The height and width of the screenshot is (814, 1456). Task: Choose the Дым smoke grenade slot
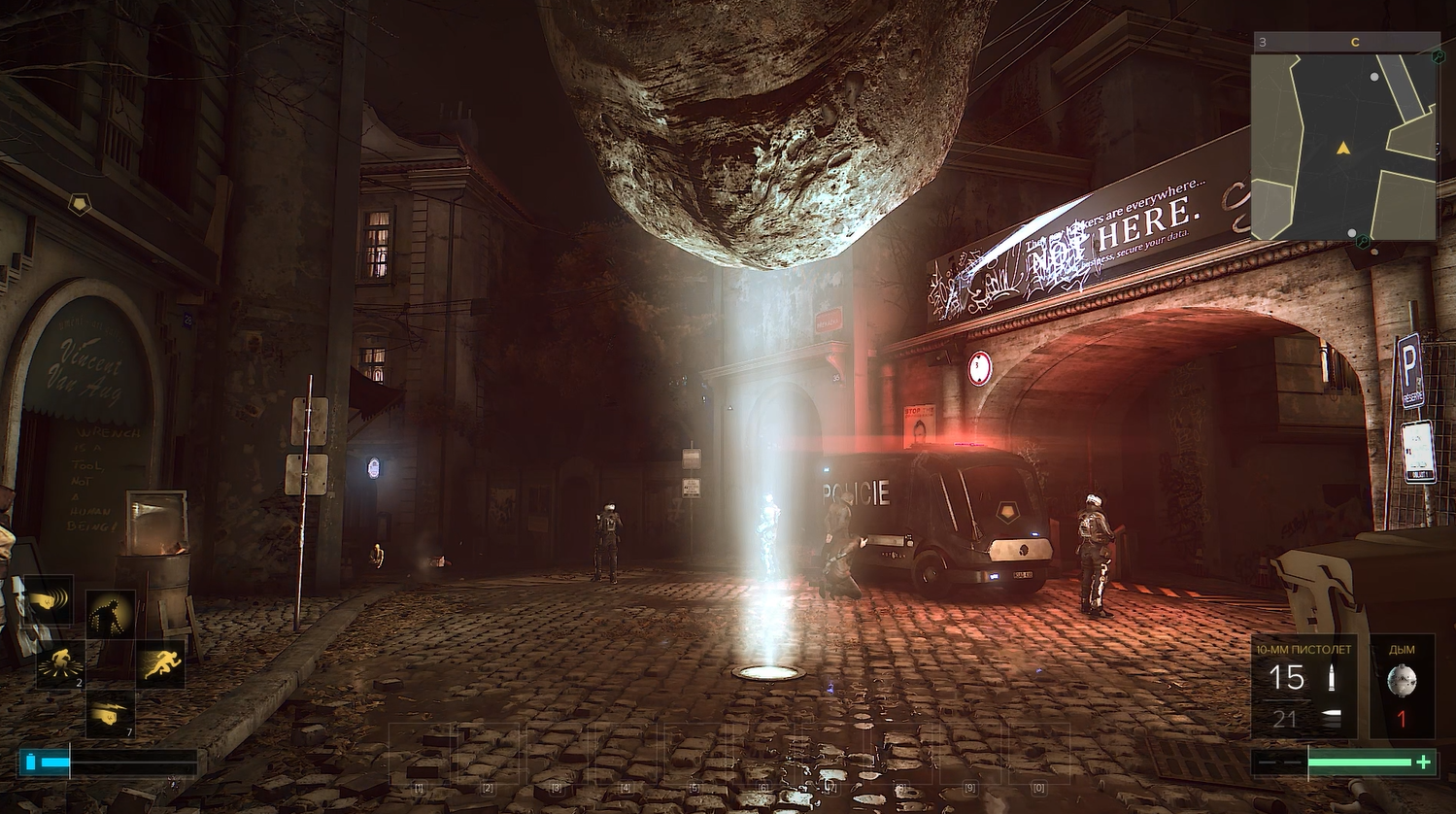point(1402,687)
